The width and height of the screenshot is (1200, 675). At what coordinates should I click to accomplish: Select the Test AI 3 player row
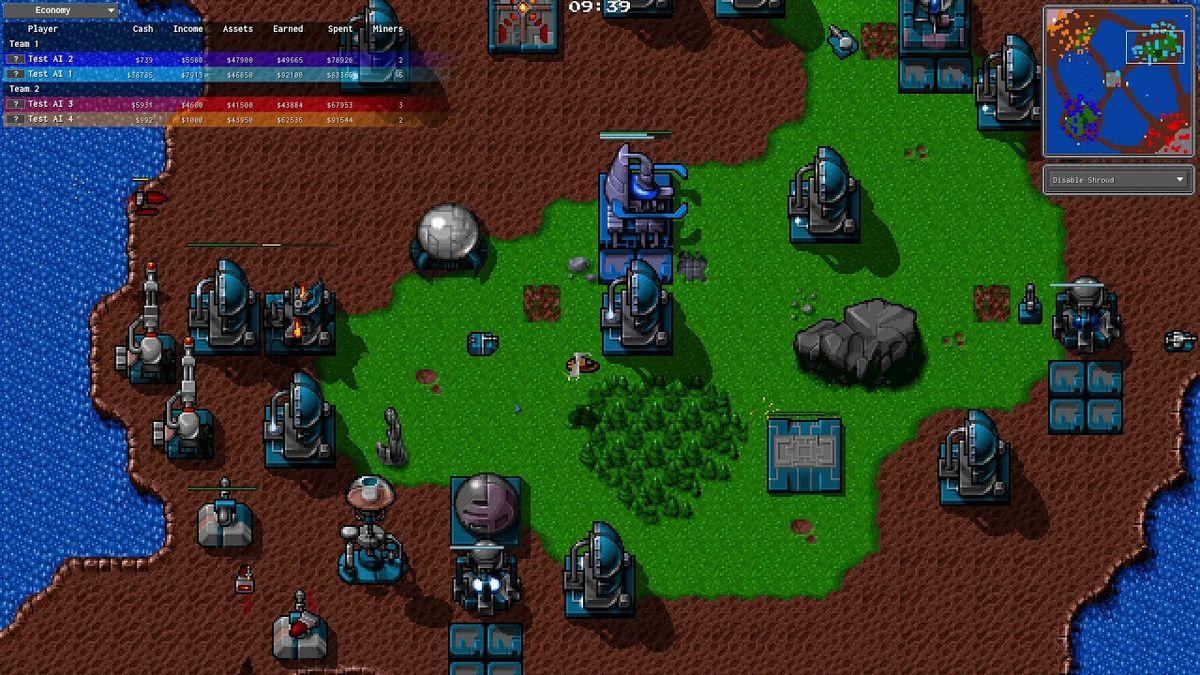click(x=200, y=104)
